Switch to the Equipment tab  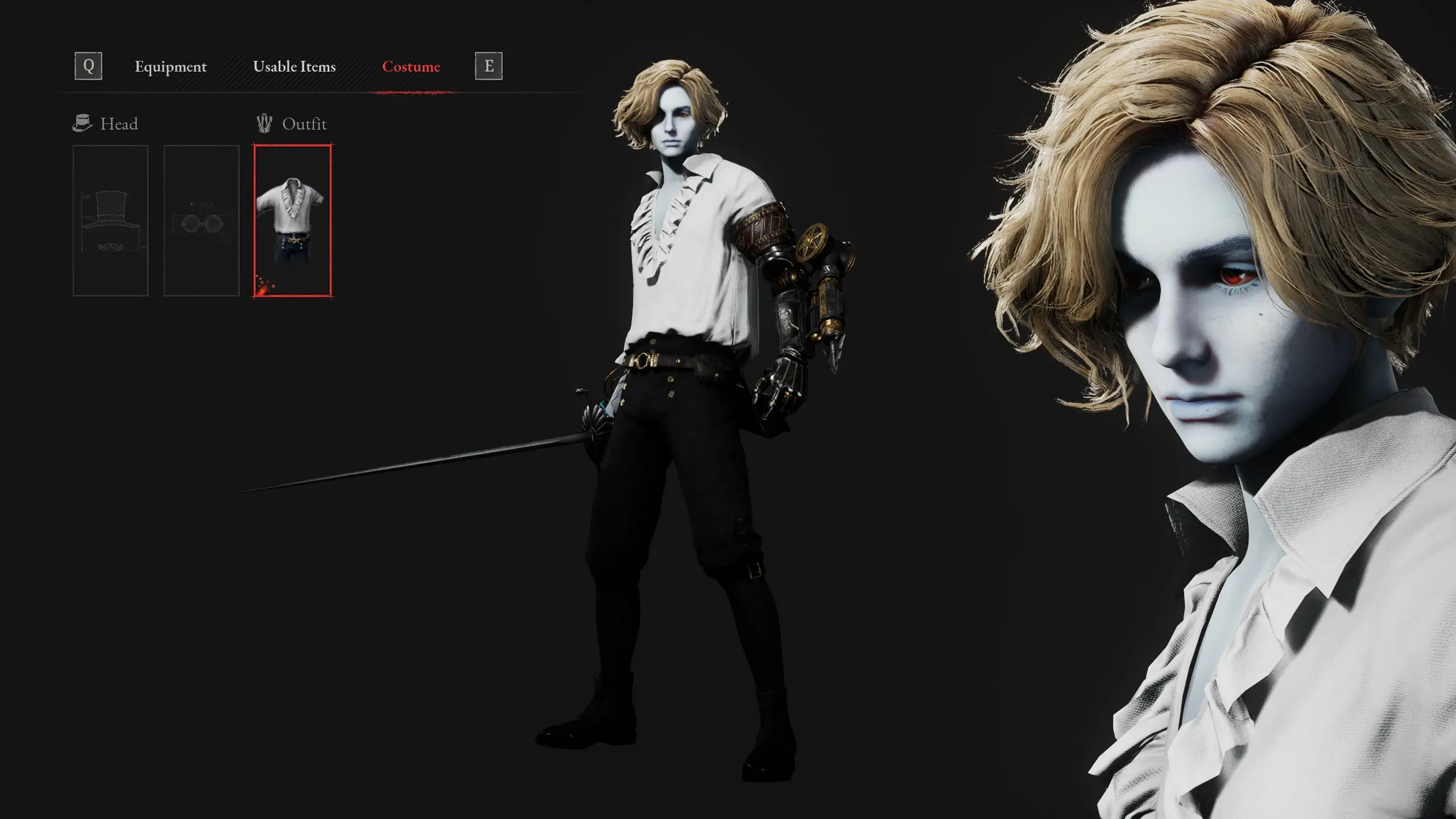(x=171, y=67)
